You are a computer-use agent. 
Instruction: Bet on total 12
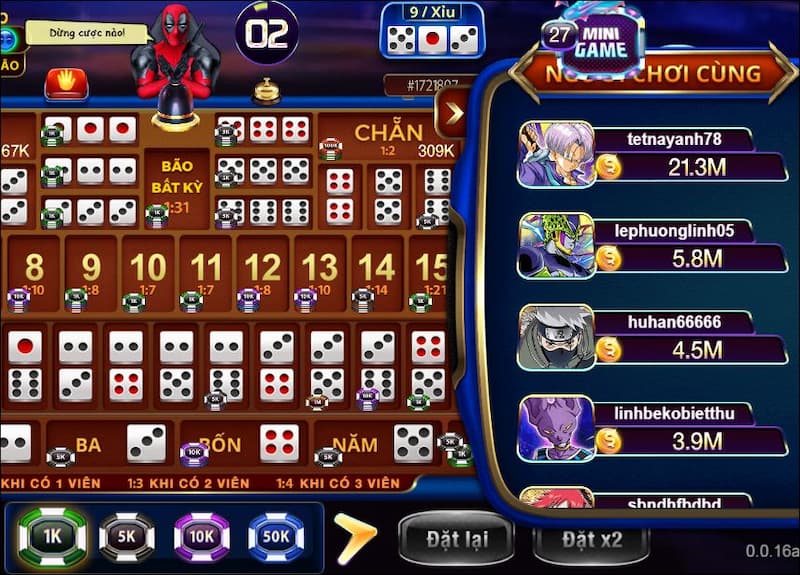(263, 270)
